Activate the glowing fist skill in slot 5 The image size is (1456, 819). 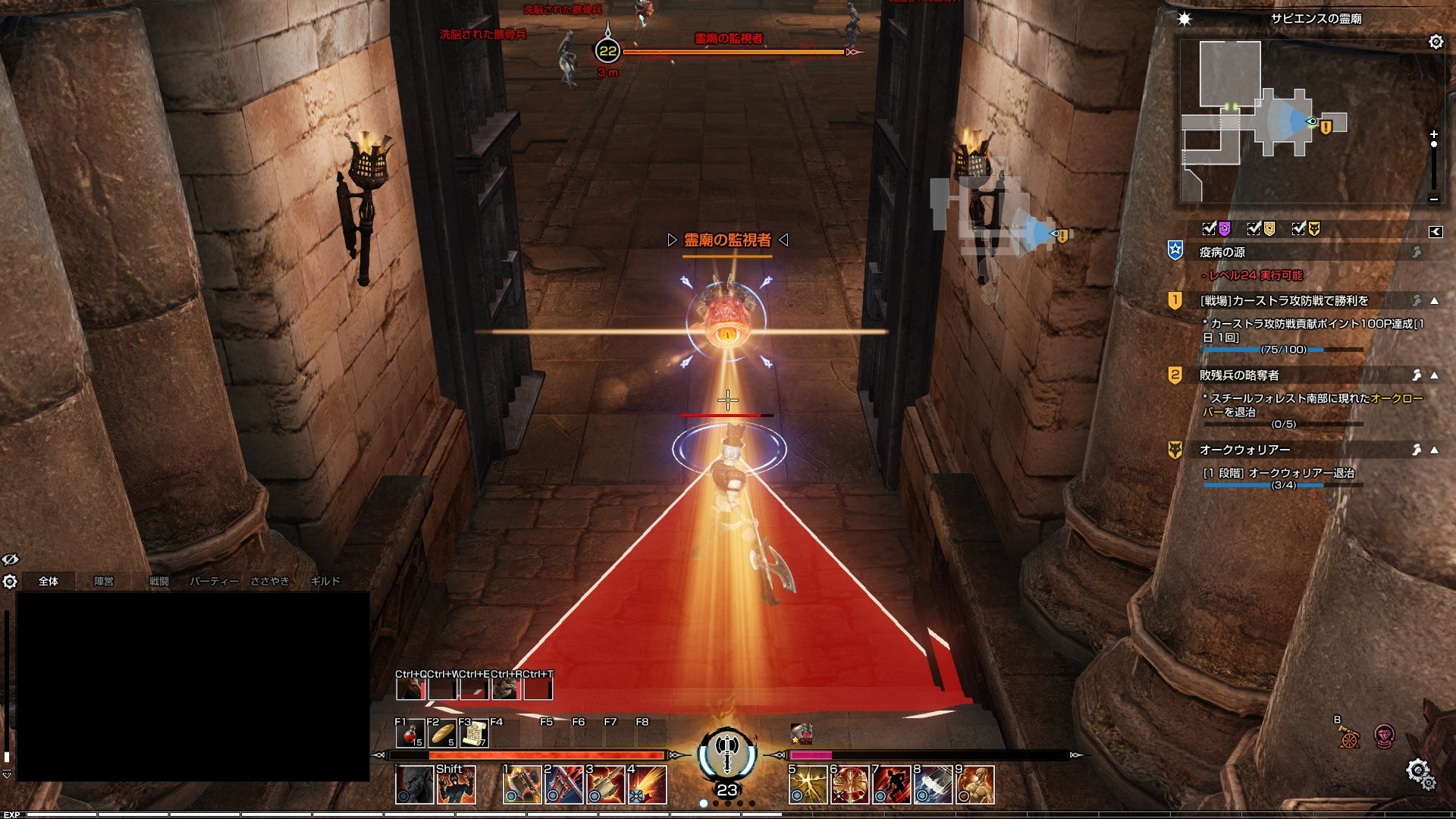[x=807, y=785]
